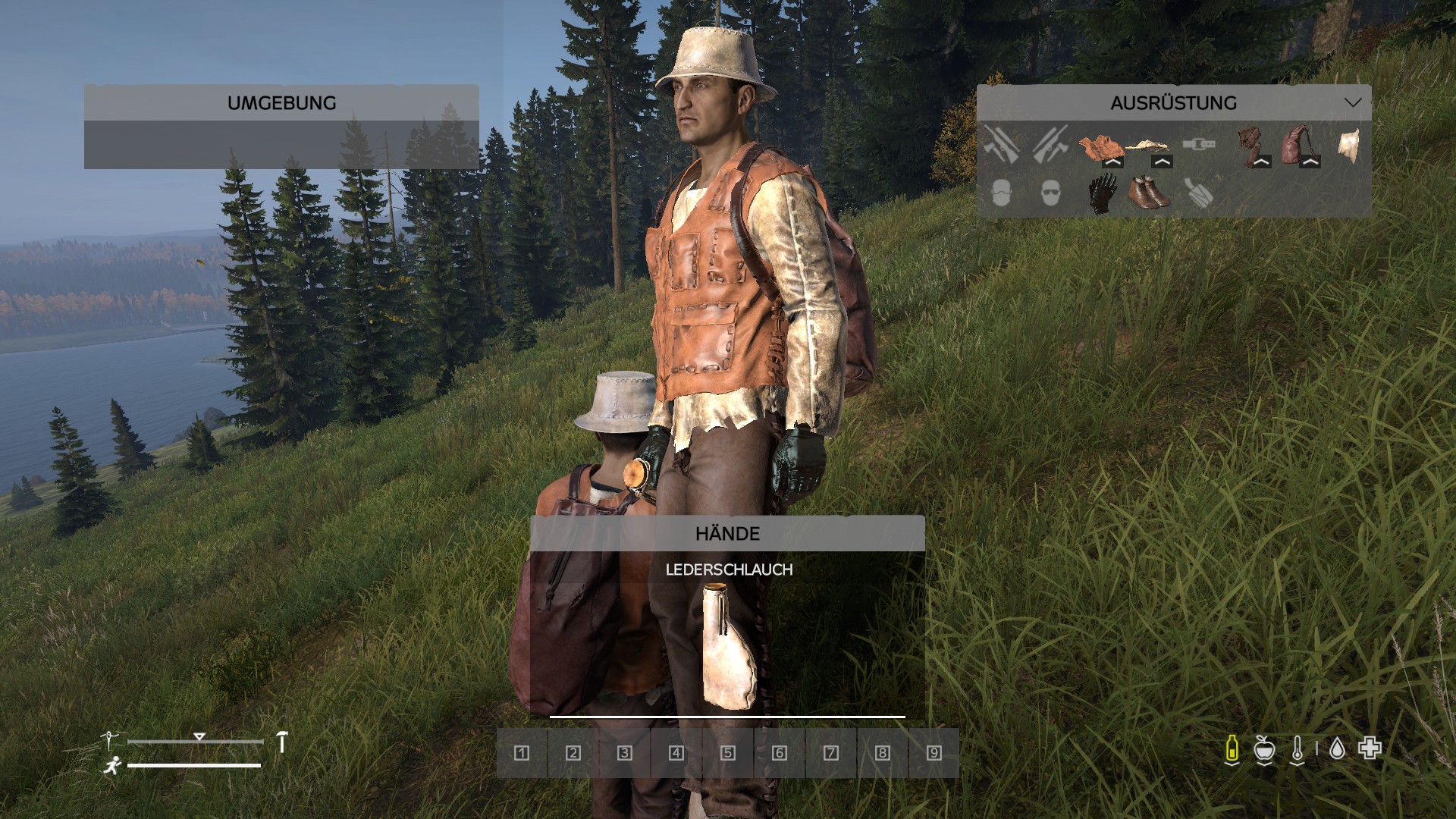The image size is (1456, 819).
Task: Select hotbar slot 5
Action: click(x=728, y=753)
